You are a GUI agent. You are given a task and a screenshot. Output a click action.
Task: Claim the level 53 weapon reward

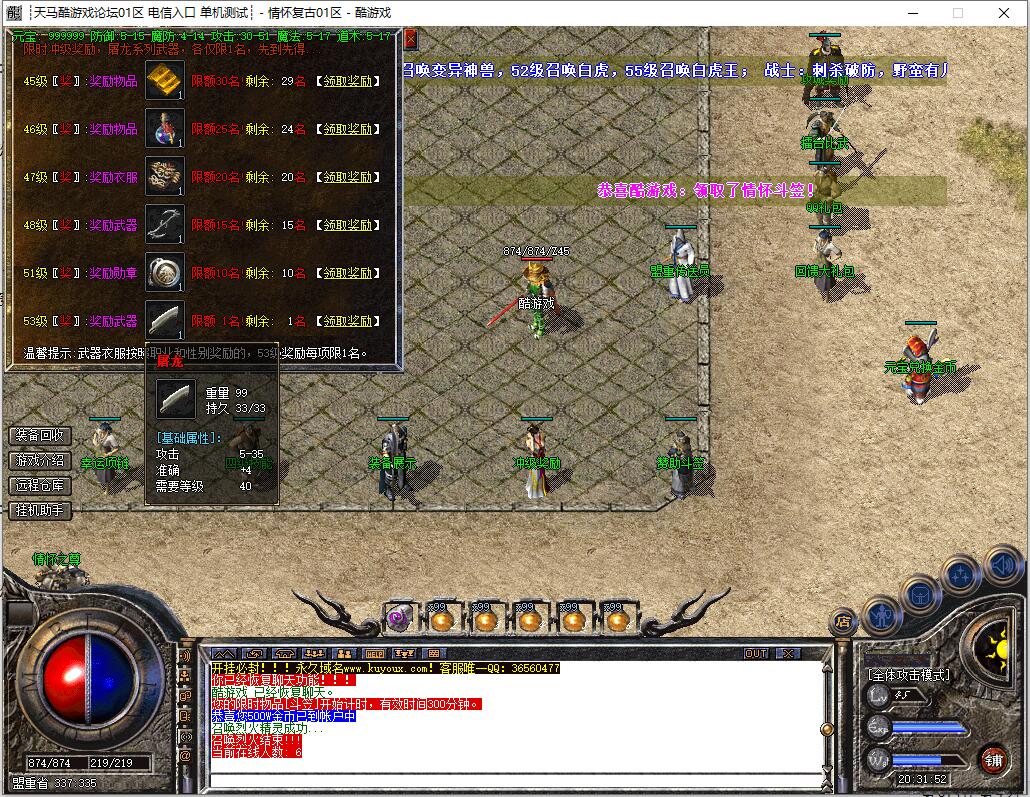click(347, 321)
